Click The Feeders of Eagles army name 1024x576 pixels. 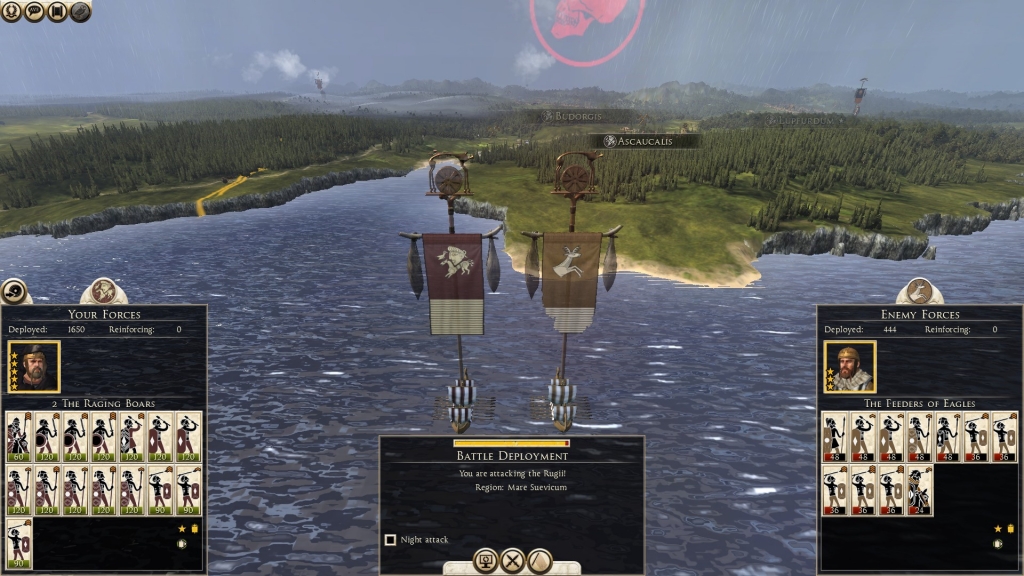[920, 403]
